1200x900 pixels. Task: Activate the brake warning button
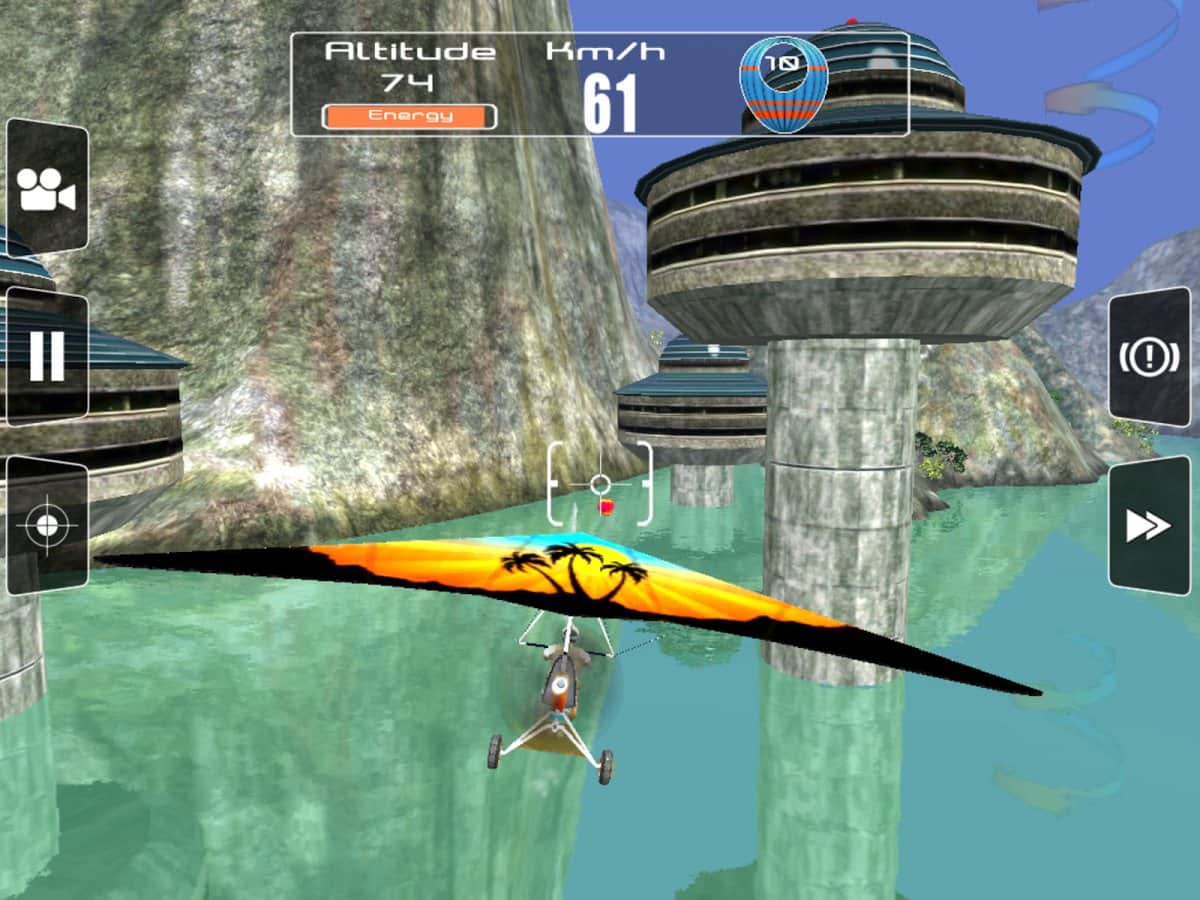[x=1149, y=357]
